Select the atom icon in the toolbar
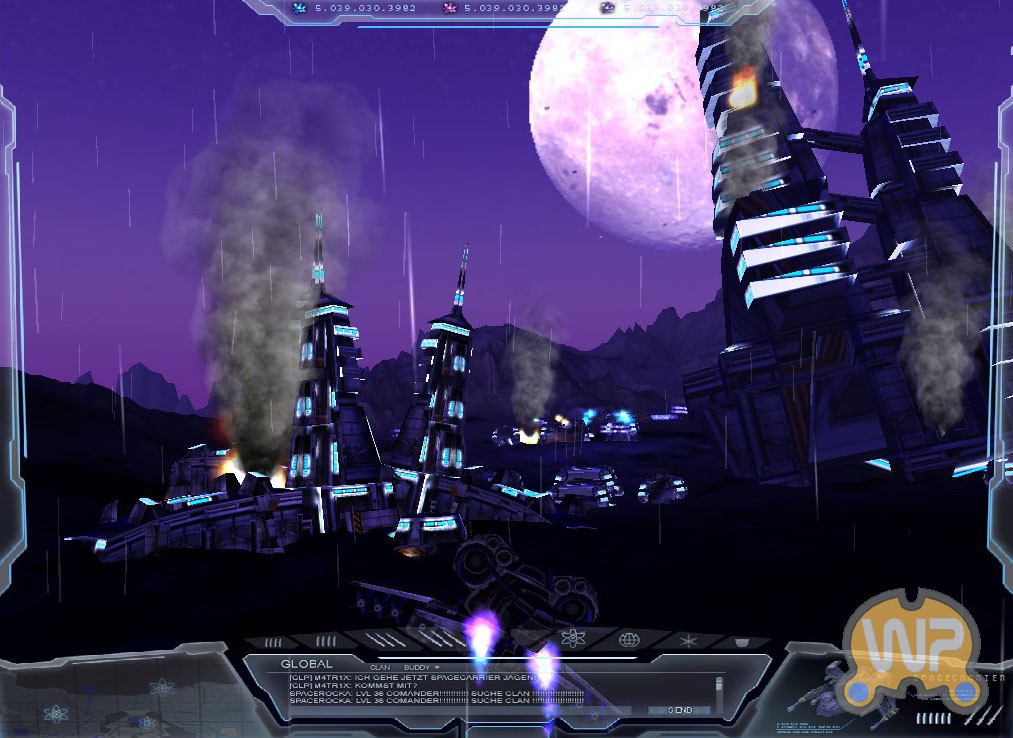The width and height of the screenshot is (1013, 738). click(x=573, y=639)
